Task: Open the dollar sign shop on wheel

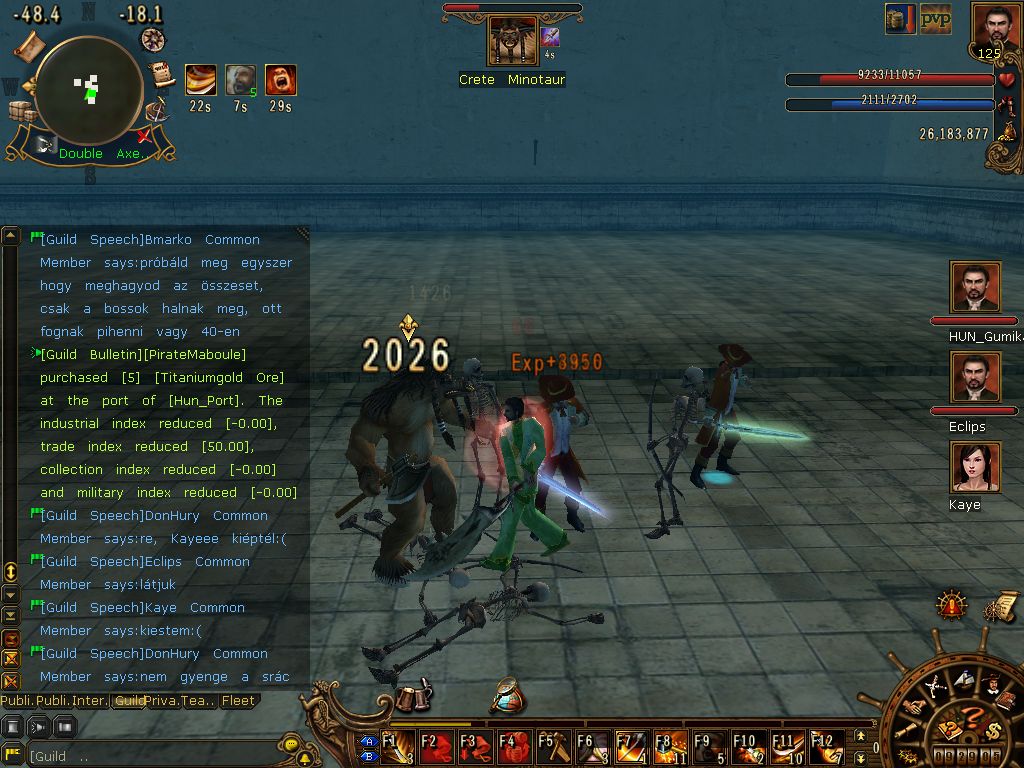Action: 992,730
